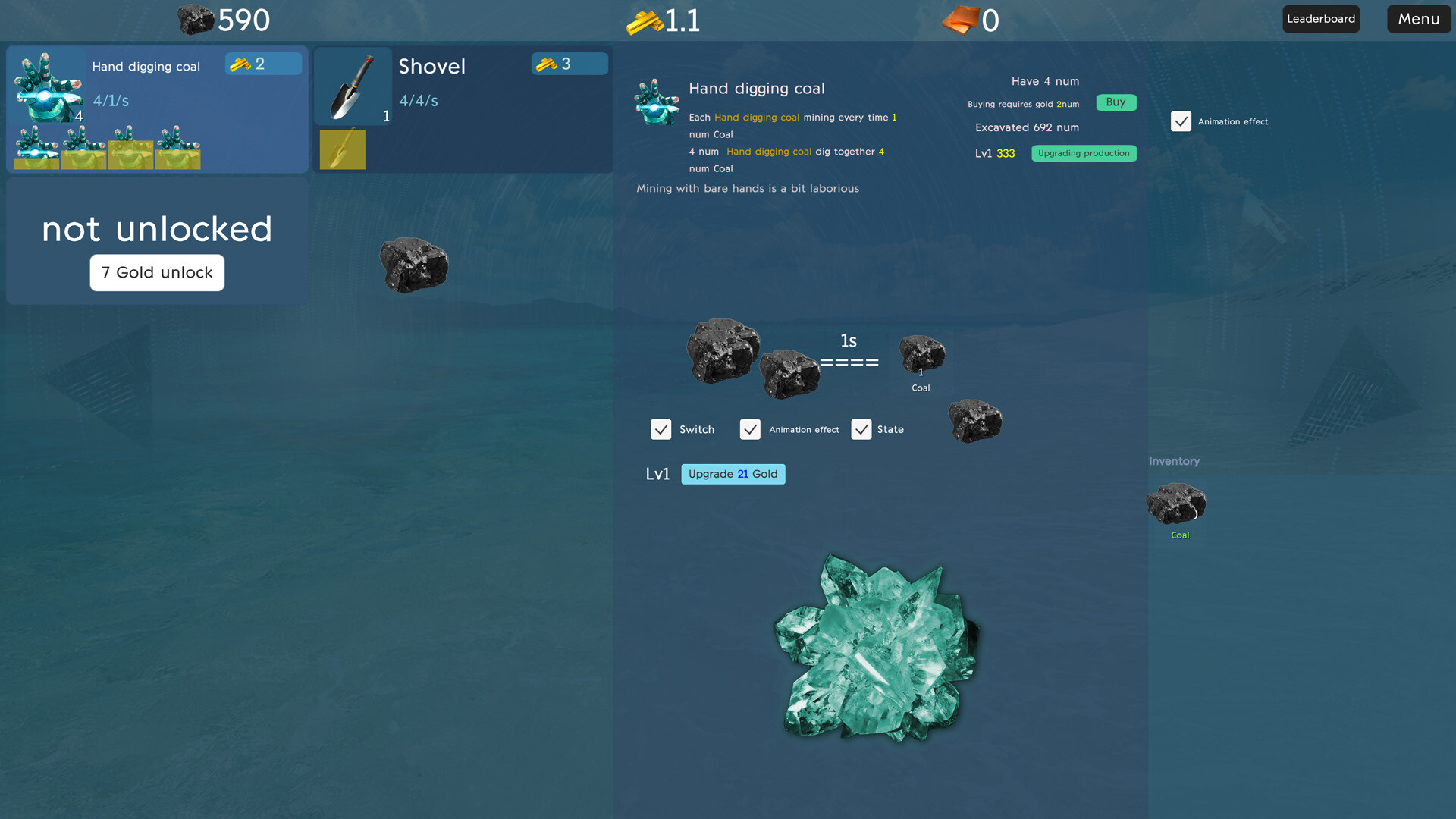The image size is (1456, 819).
Task: Enable the right-side Animation effect checkbox
Action: 1181,121
